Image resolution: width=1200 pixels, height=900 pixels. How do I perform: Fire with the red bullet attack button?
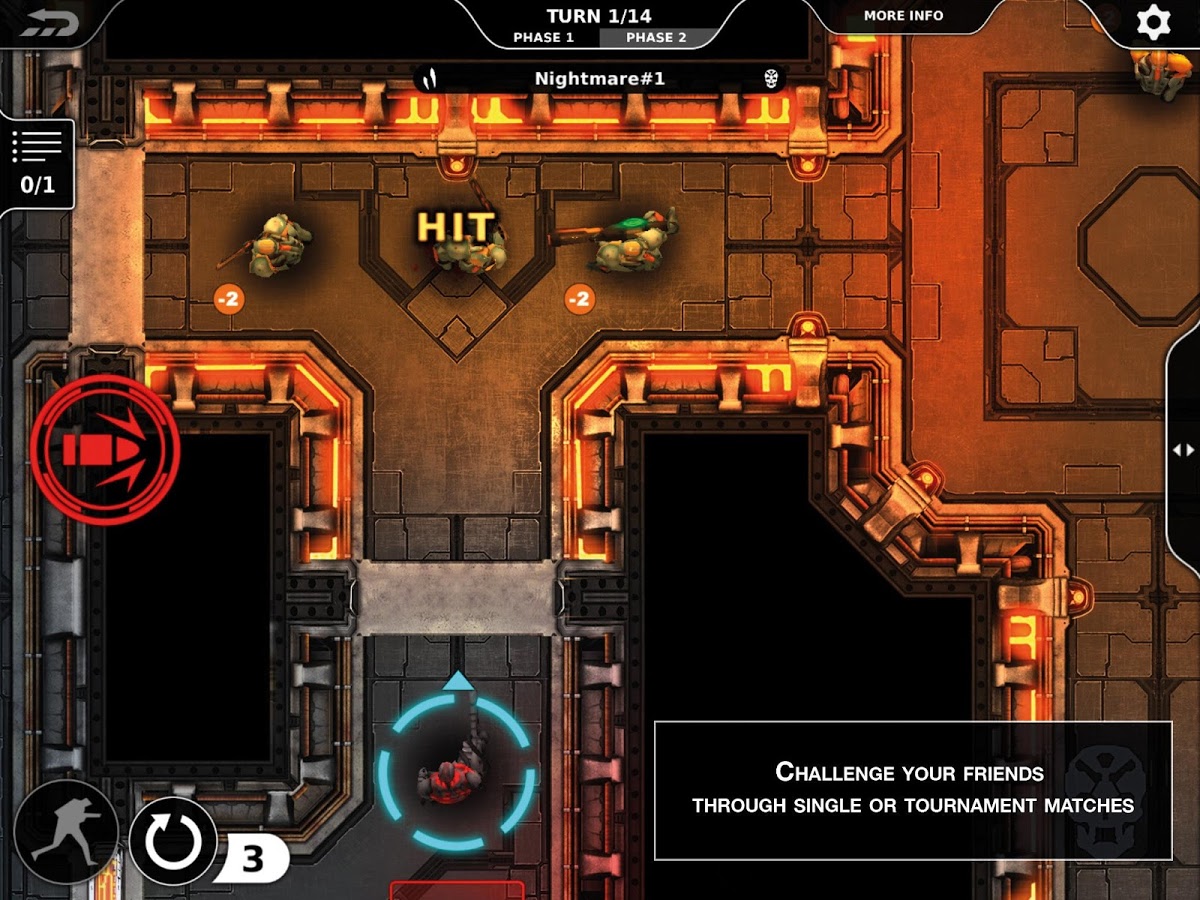click(x=104, y=450)
